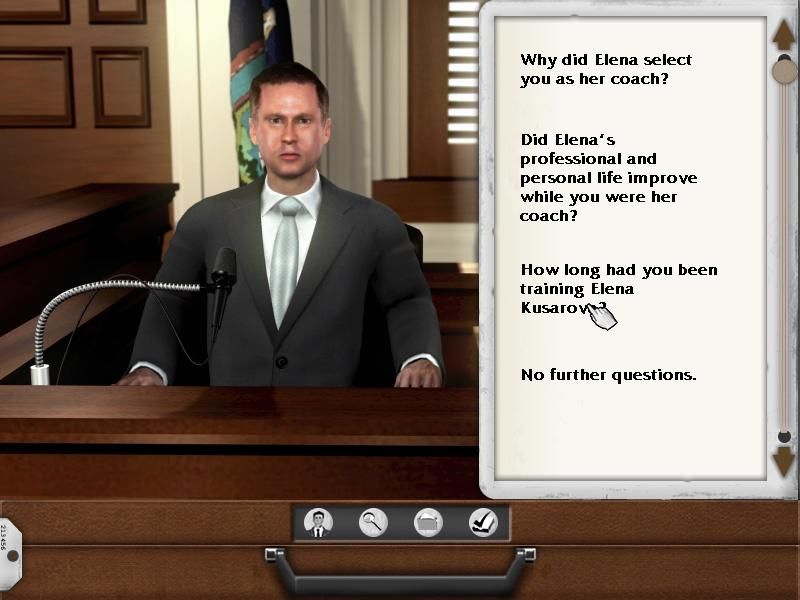Ask how long you had been training Elena
Image resolution: width=800 pixels, height=600 pixels.
(x=618, y=288)
